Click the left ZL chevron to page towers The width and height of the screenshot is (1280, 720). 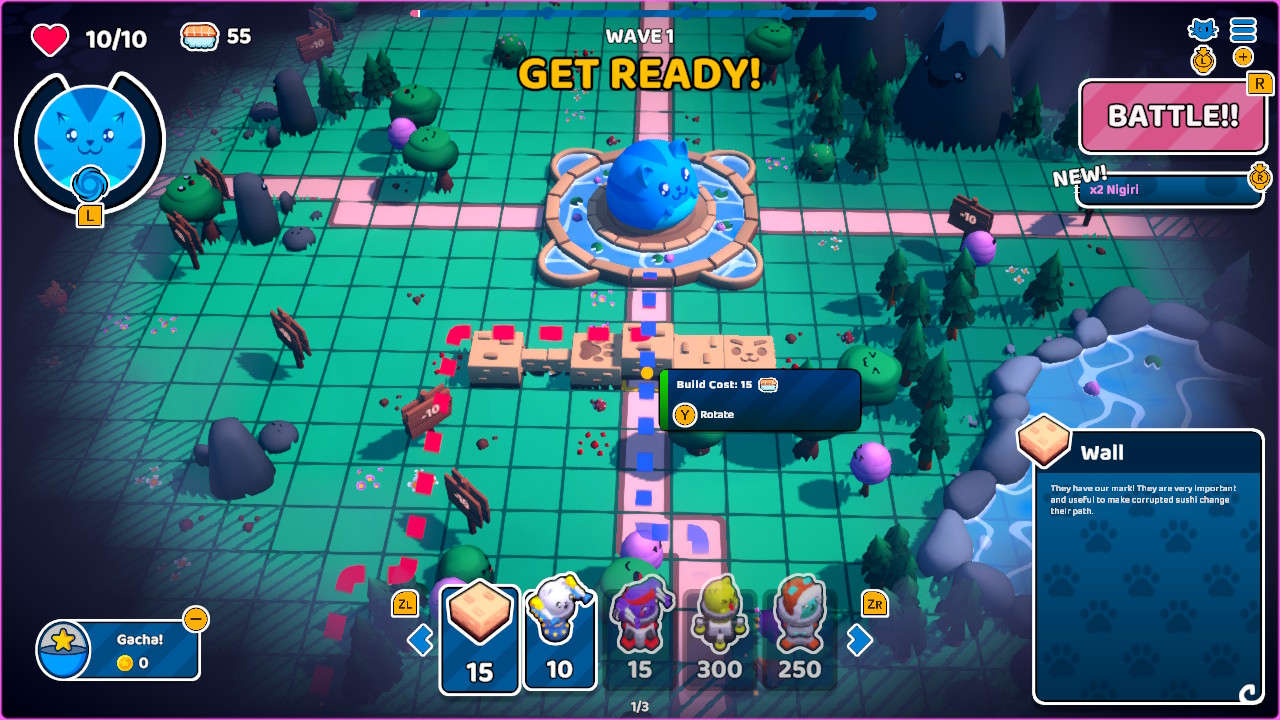[420, 639]
